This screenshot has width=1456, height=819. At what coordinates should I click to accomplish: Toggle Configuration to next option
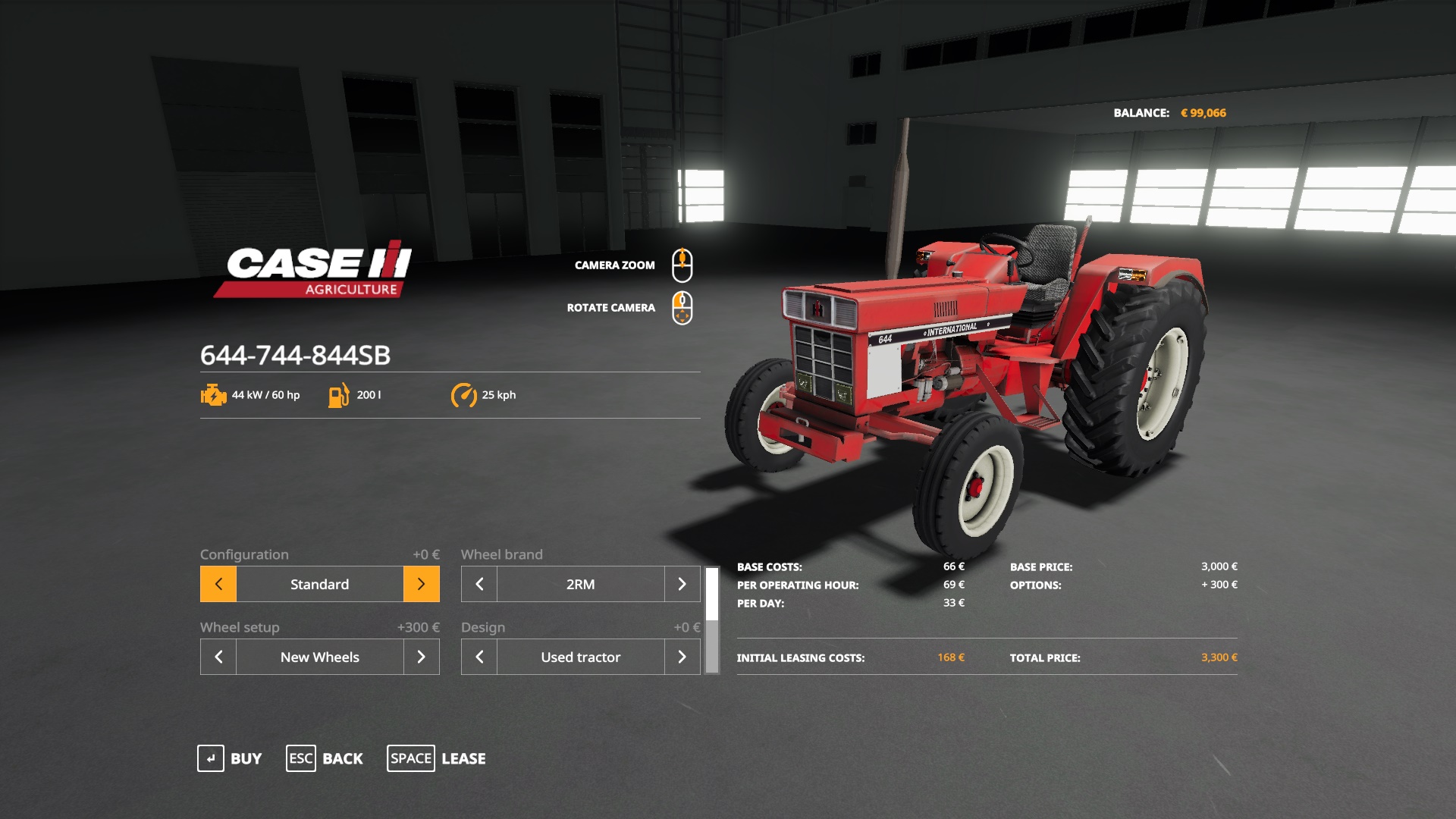[422, 584]
